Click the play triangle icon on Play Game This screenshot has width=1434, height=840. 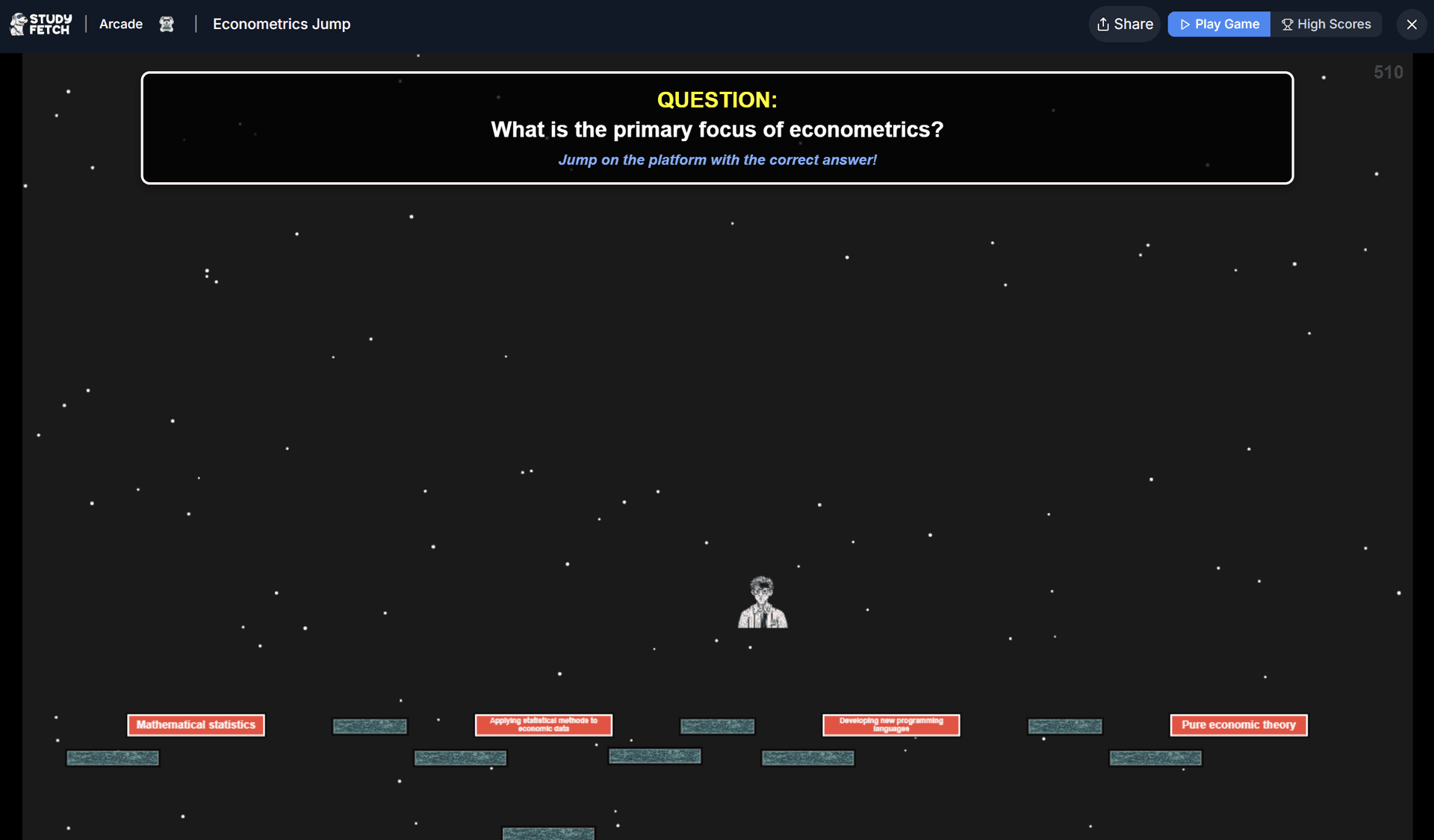(x=1186, y=24)
